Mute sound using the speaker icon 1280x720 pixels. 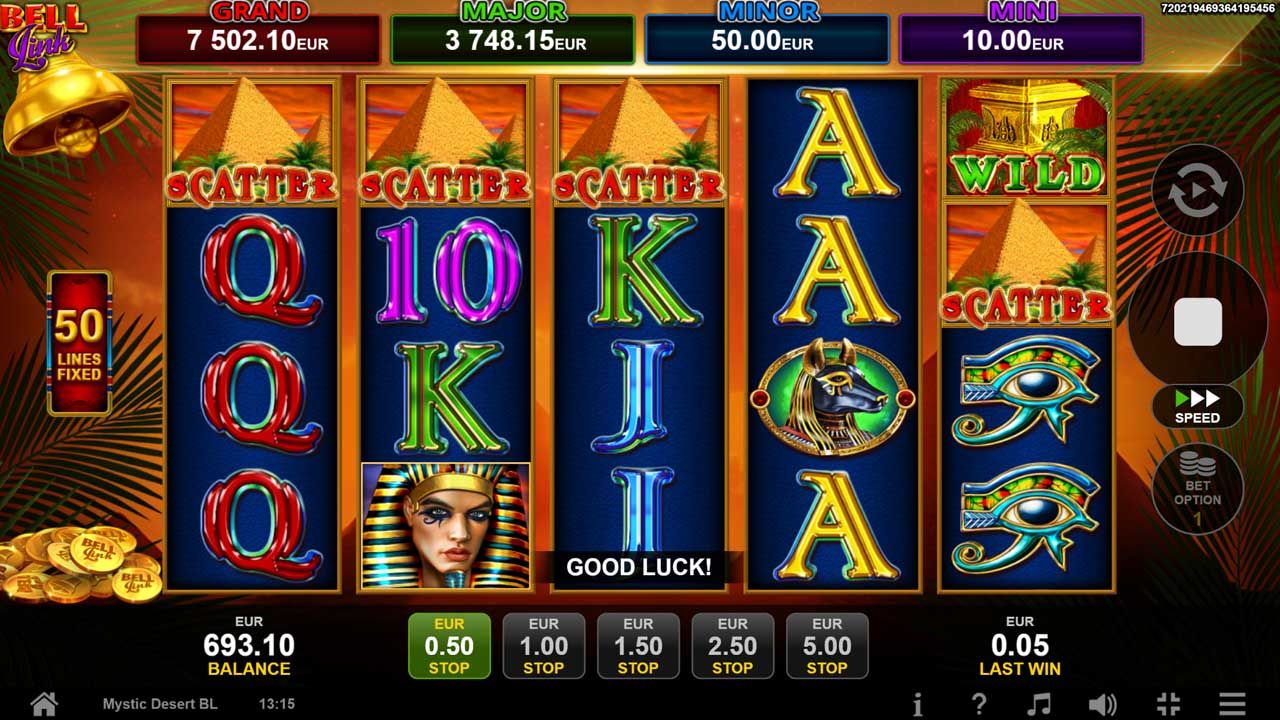(x=1102, y=704)
